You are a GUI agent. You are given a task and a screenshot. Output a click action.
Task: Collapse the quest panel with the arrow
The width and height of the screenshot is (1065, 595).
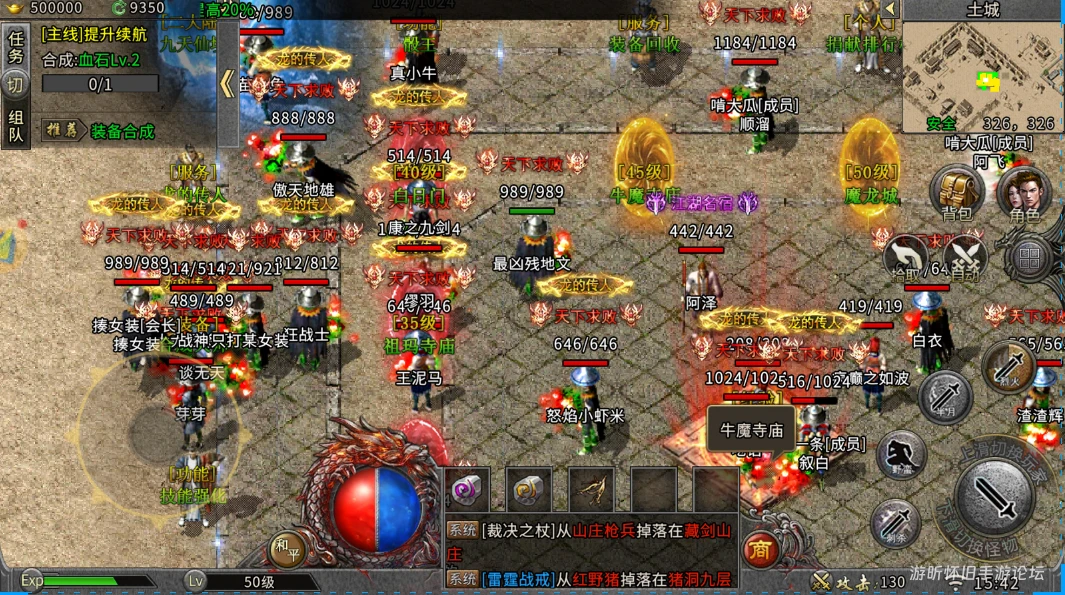[227, 82]
